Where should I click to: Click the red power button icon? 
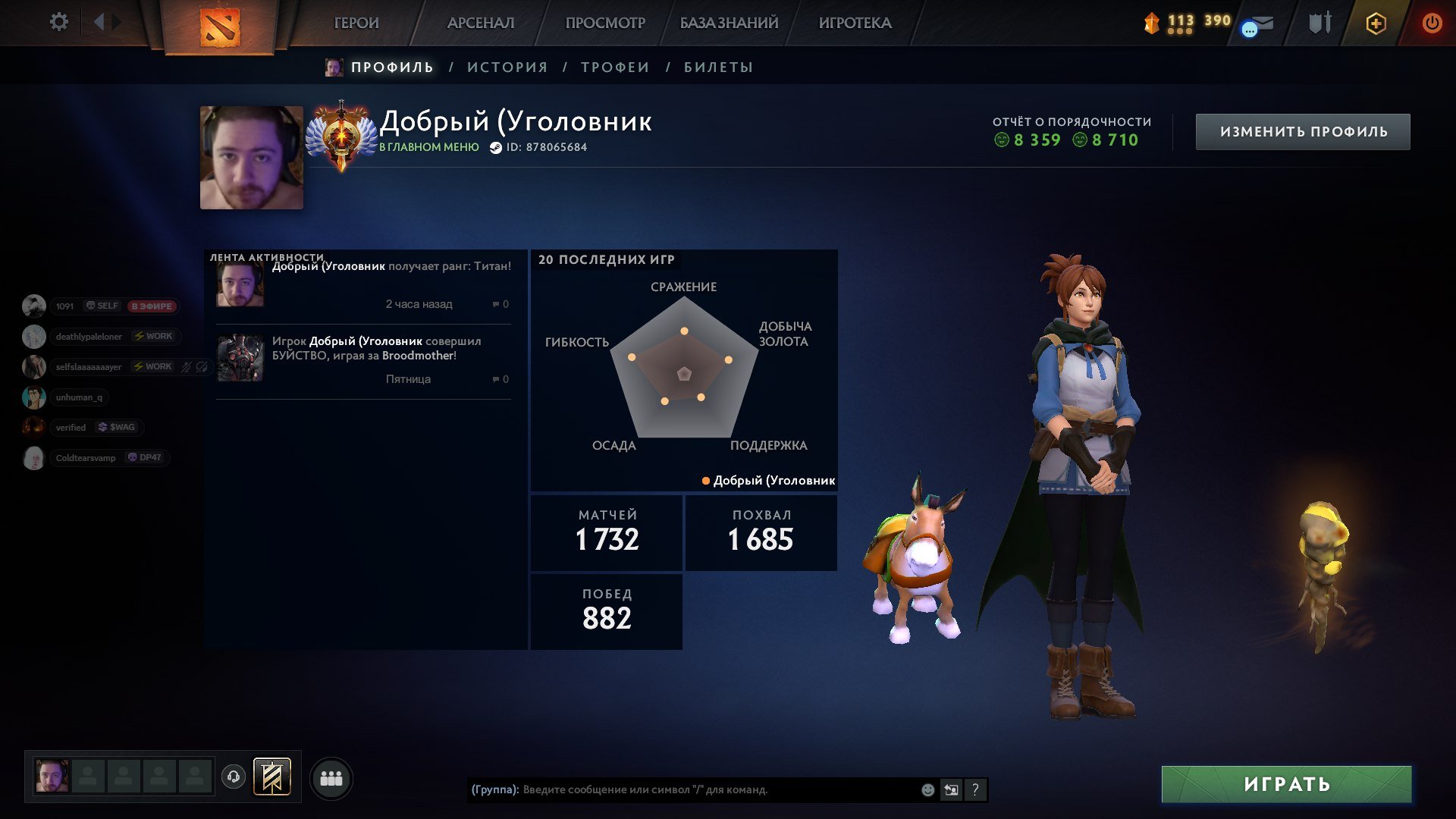click(1432, 23)
